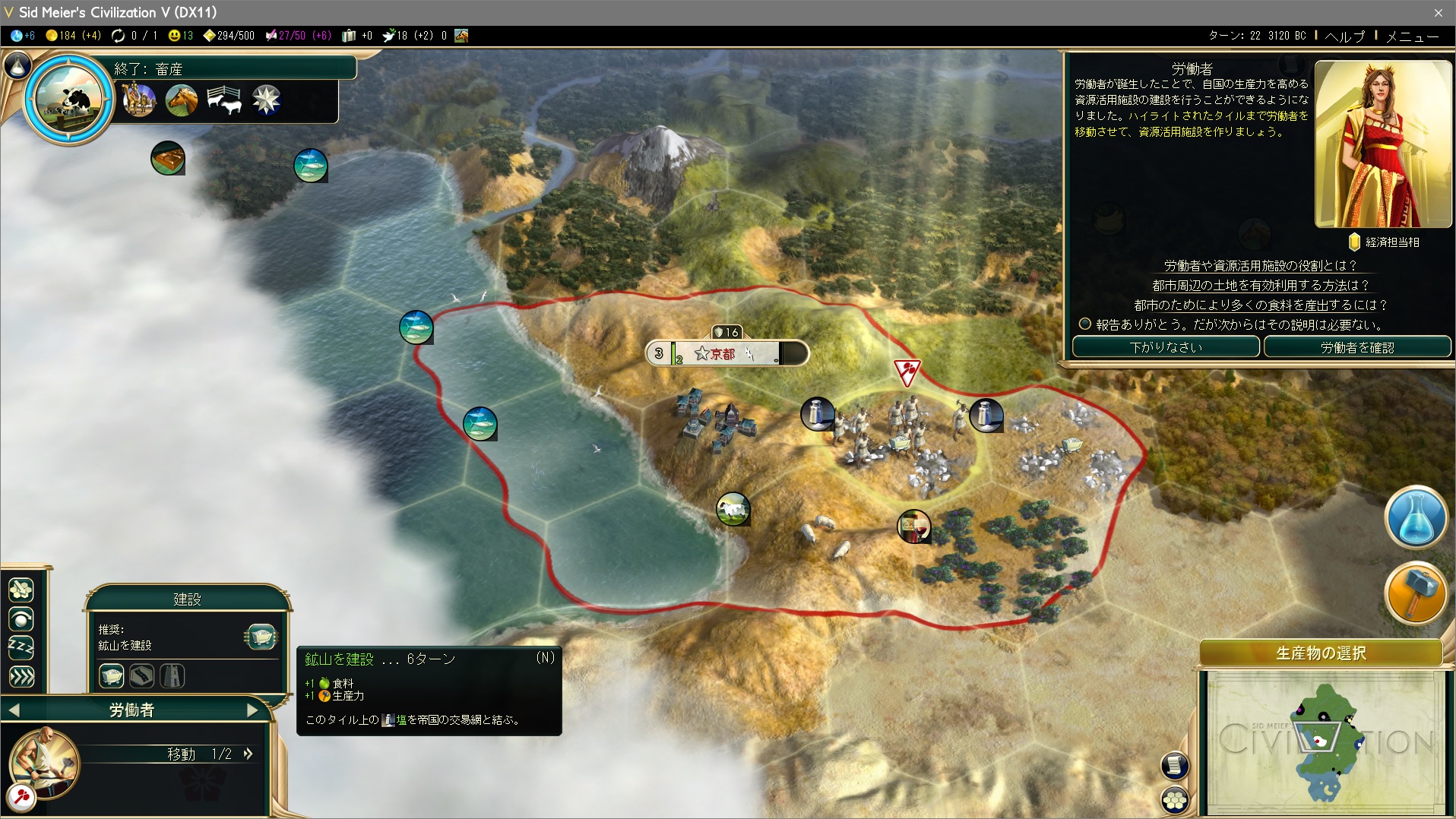1456x819 pixels.
Task: Select the fort build icon
Action: 173,675
